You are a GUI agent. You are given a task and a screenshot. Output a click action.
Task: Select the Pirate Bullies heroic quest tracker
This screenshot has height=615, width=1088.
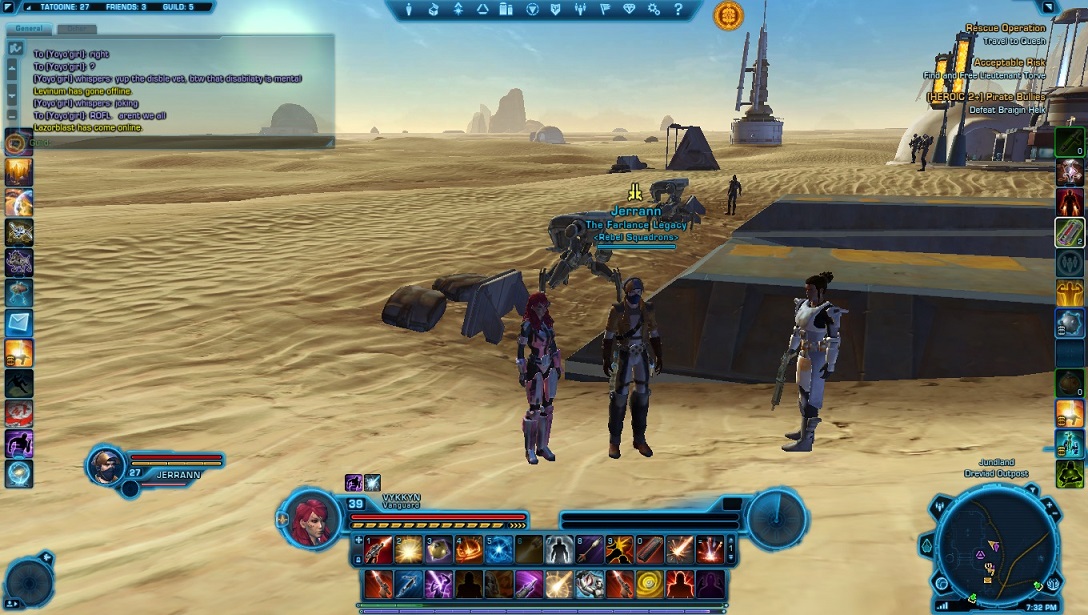point(985,97)
